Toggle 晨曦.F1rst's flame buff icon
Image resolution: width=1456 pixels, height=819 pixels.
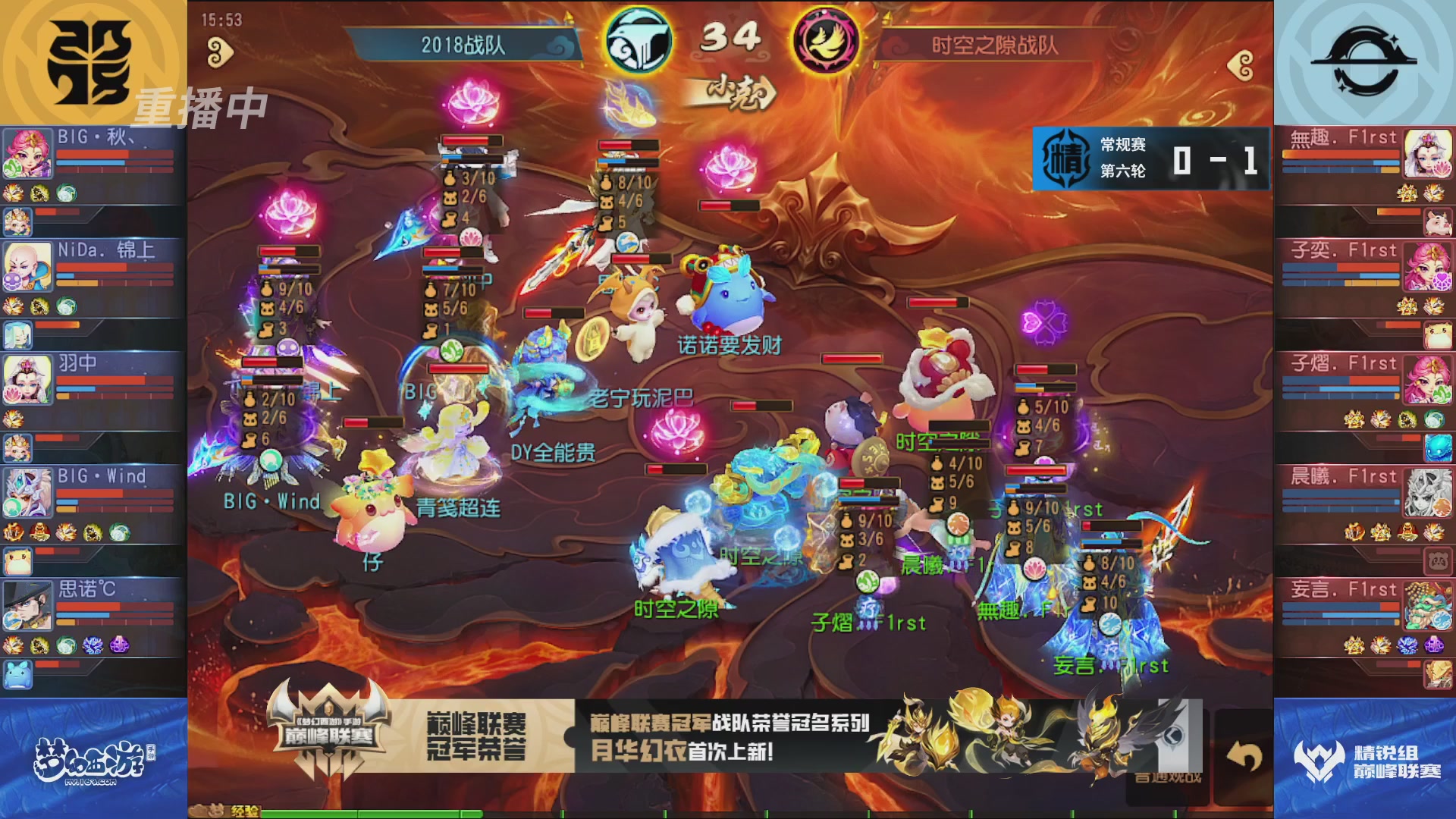point(1354,532)
